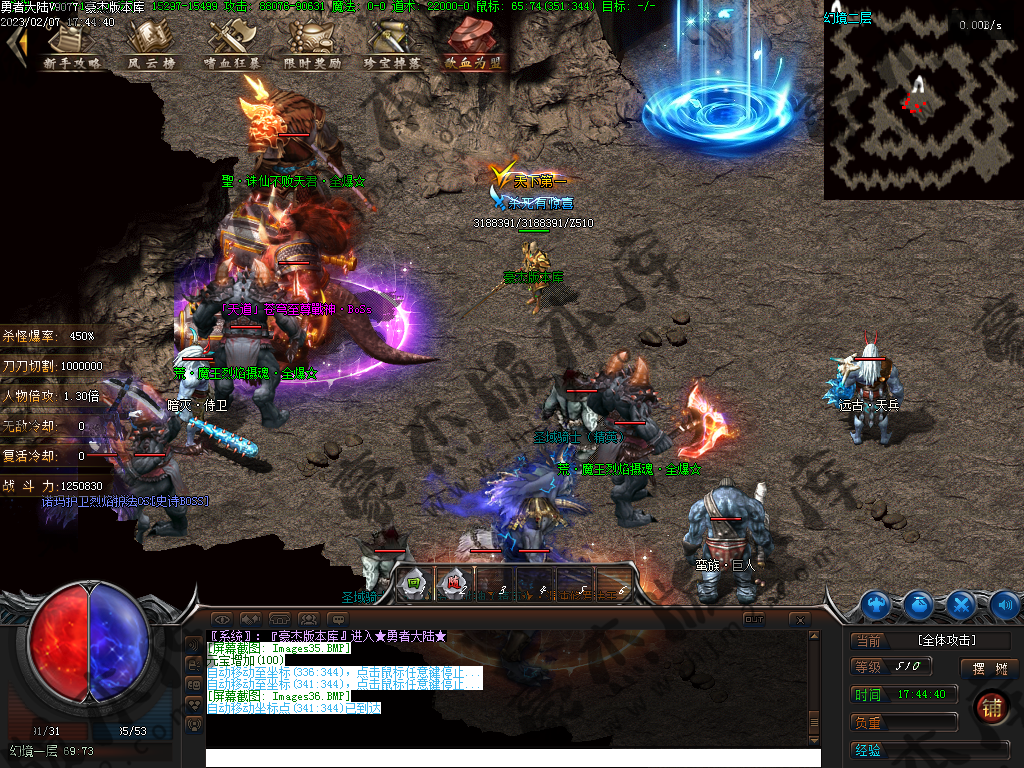Toggle sound with the speaker icon
This screenshot has height=768, width=1024.
coord(1003,604)
